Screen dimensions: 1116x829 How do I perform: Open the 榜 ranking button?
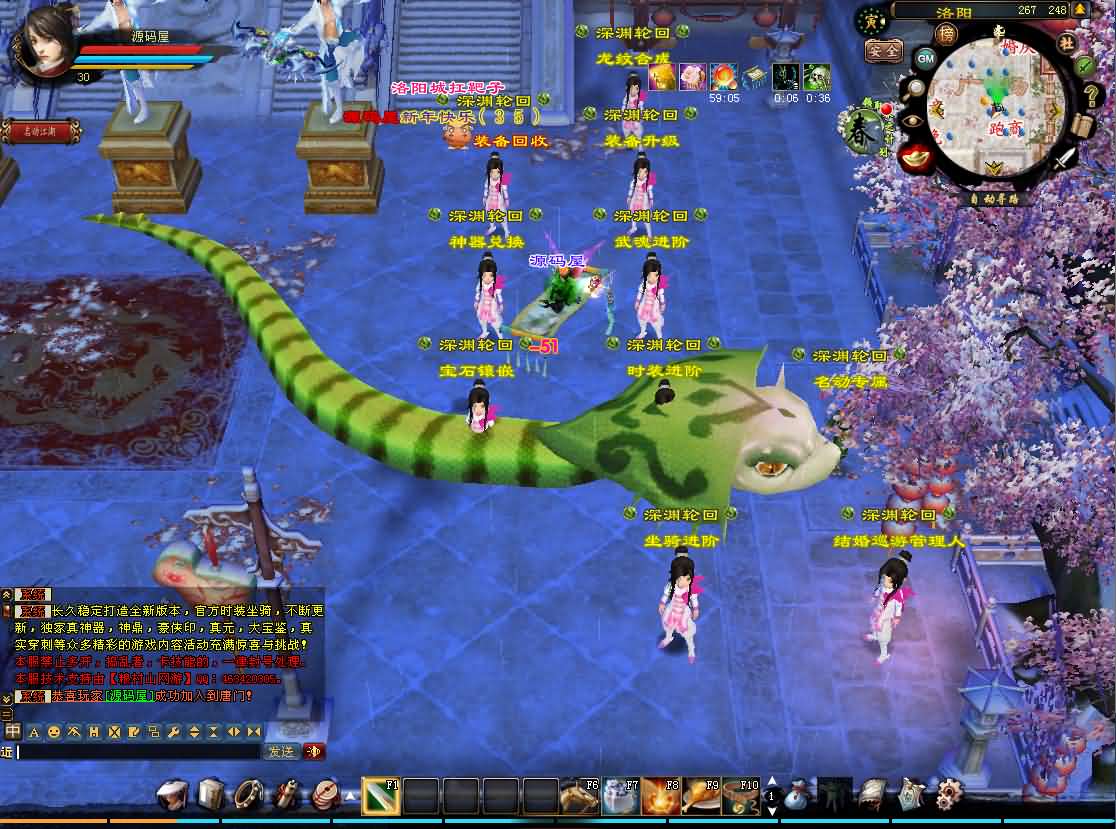[x=945, y=33]
